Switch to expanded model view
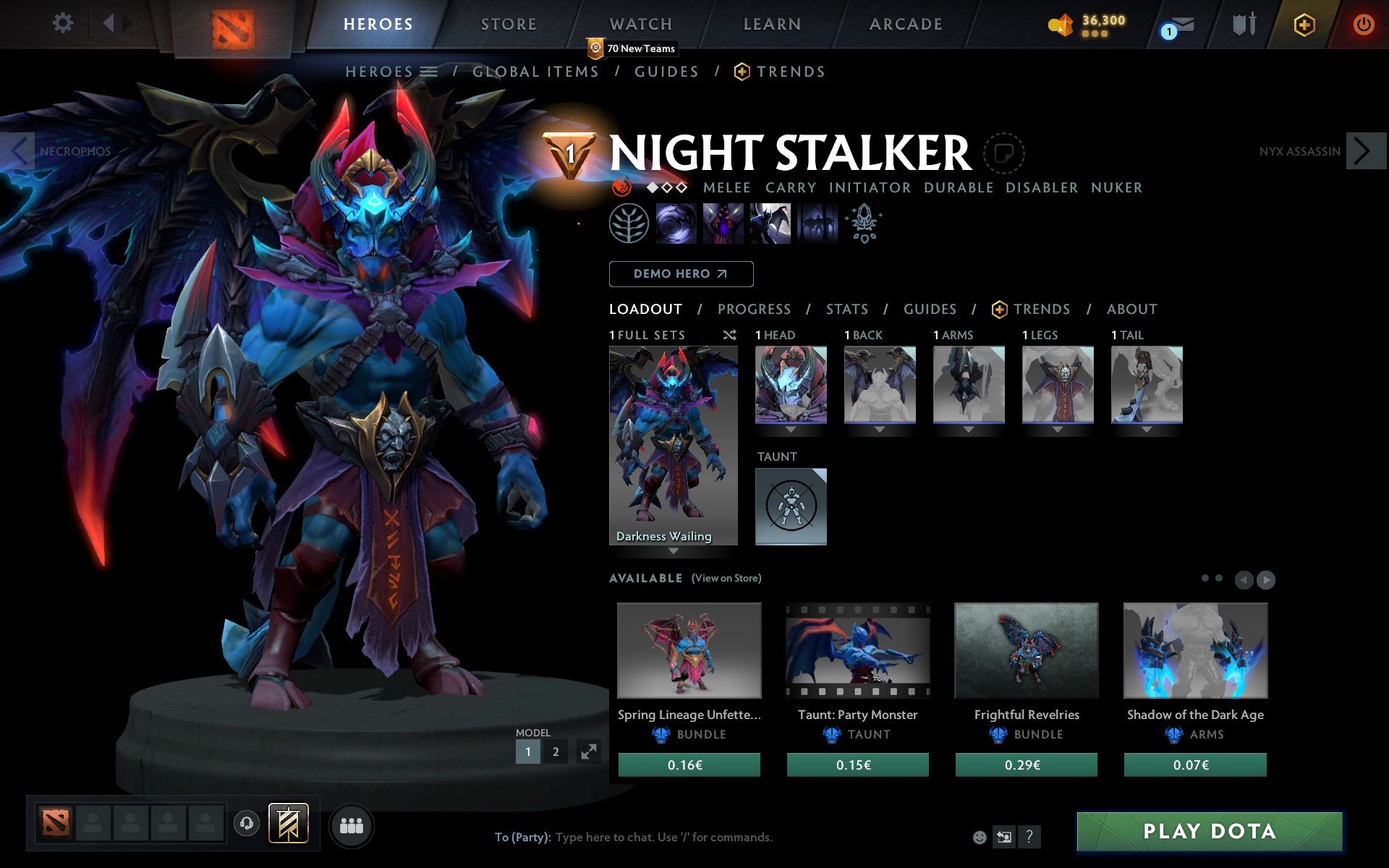Viewport: 1389px width, 868px height. (590, 752)
